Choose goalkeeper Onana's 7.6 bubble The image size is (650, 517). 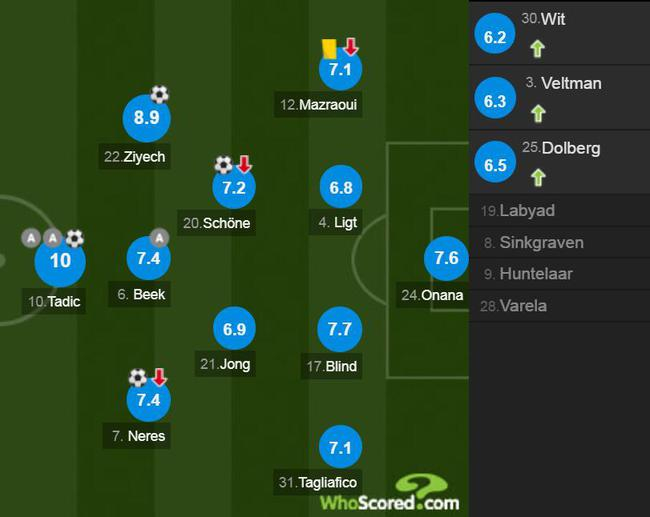click(445, 258)
